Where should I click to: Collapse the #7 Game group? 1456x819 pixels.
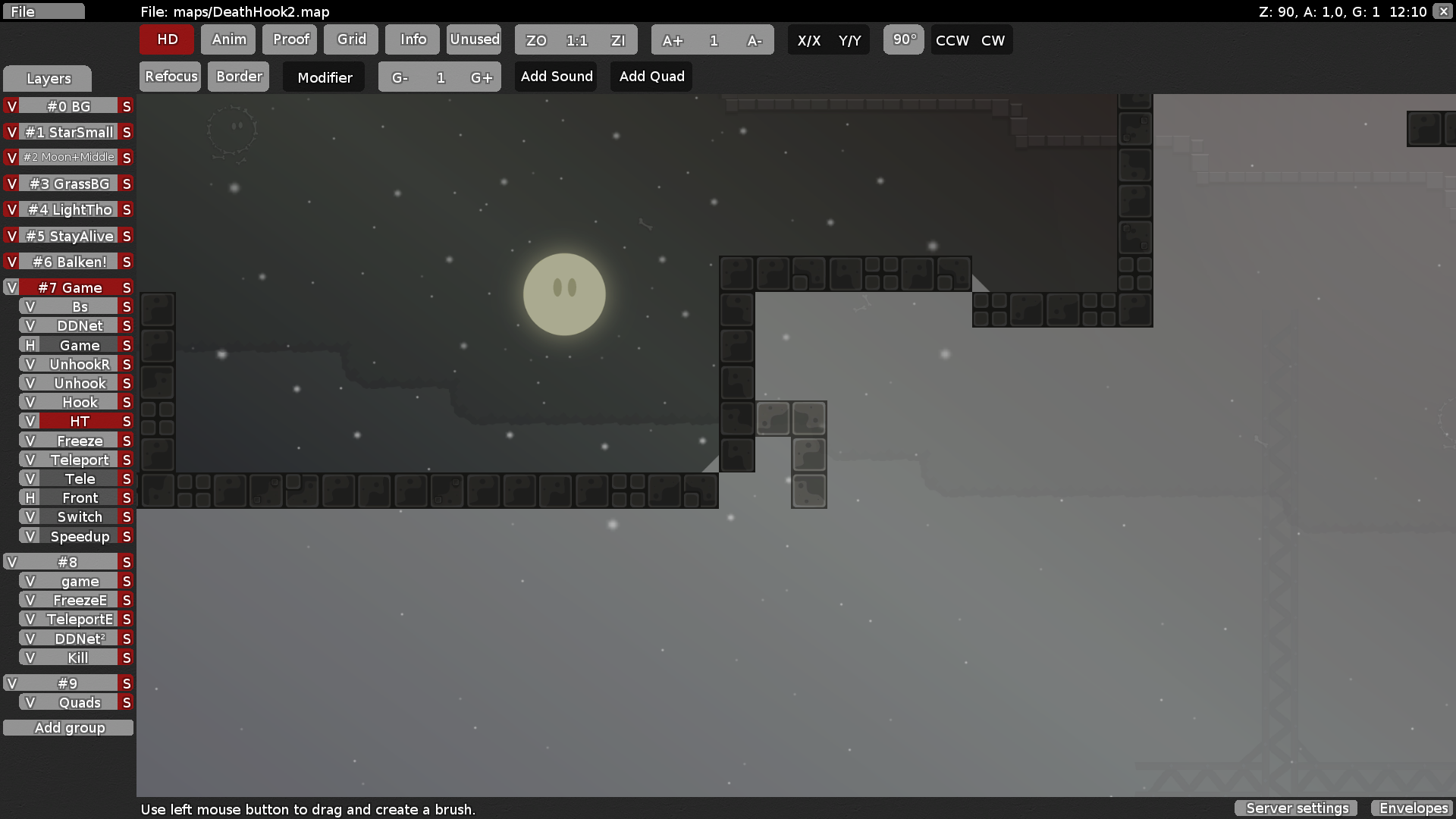[11, 287]
